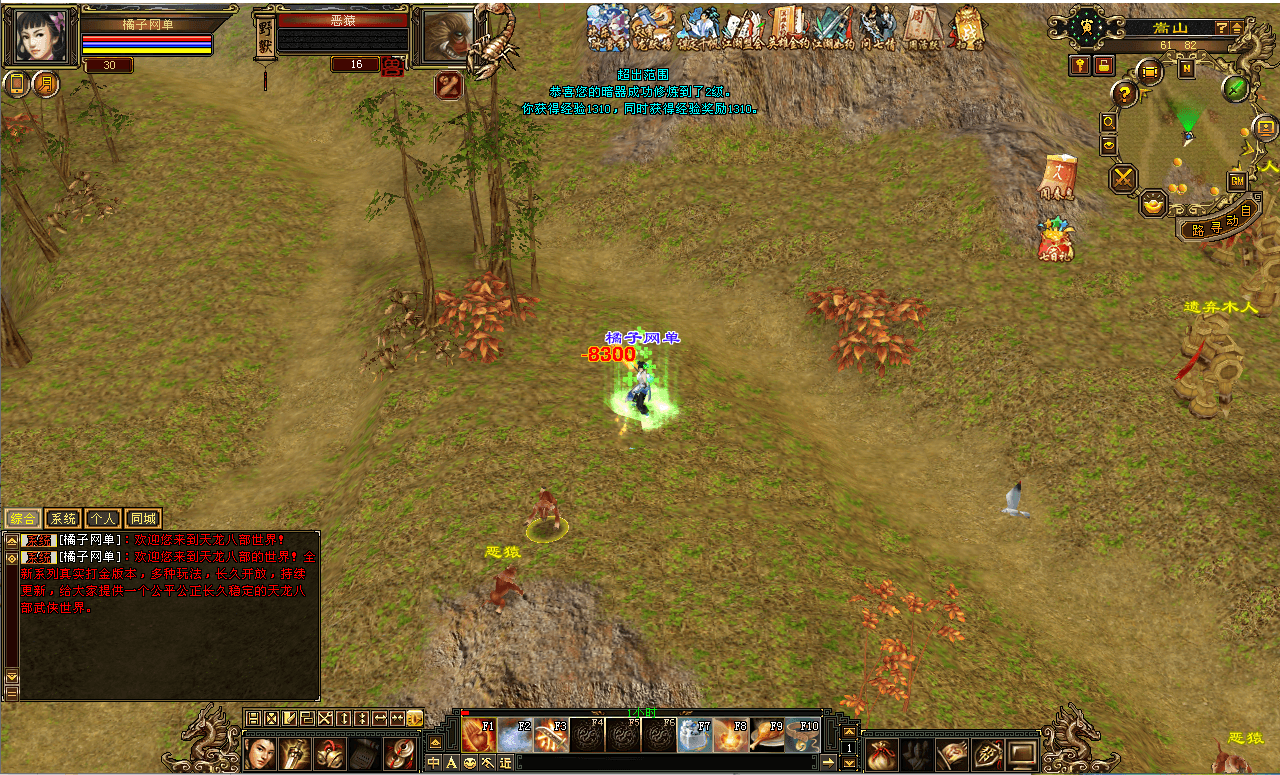
Task: Click the player's avatar portrait
Action: coord(42,37)
